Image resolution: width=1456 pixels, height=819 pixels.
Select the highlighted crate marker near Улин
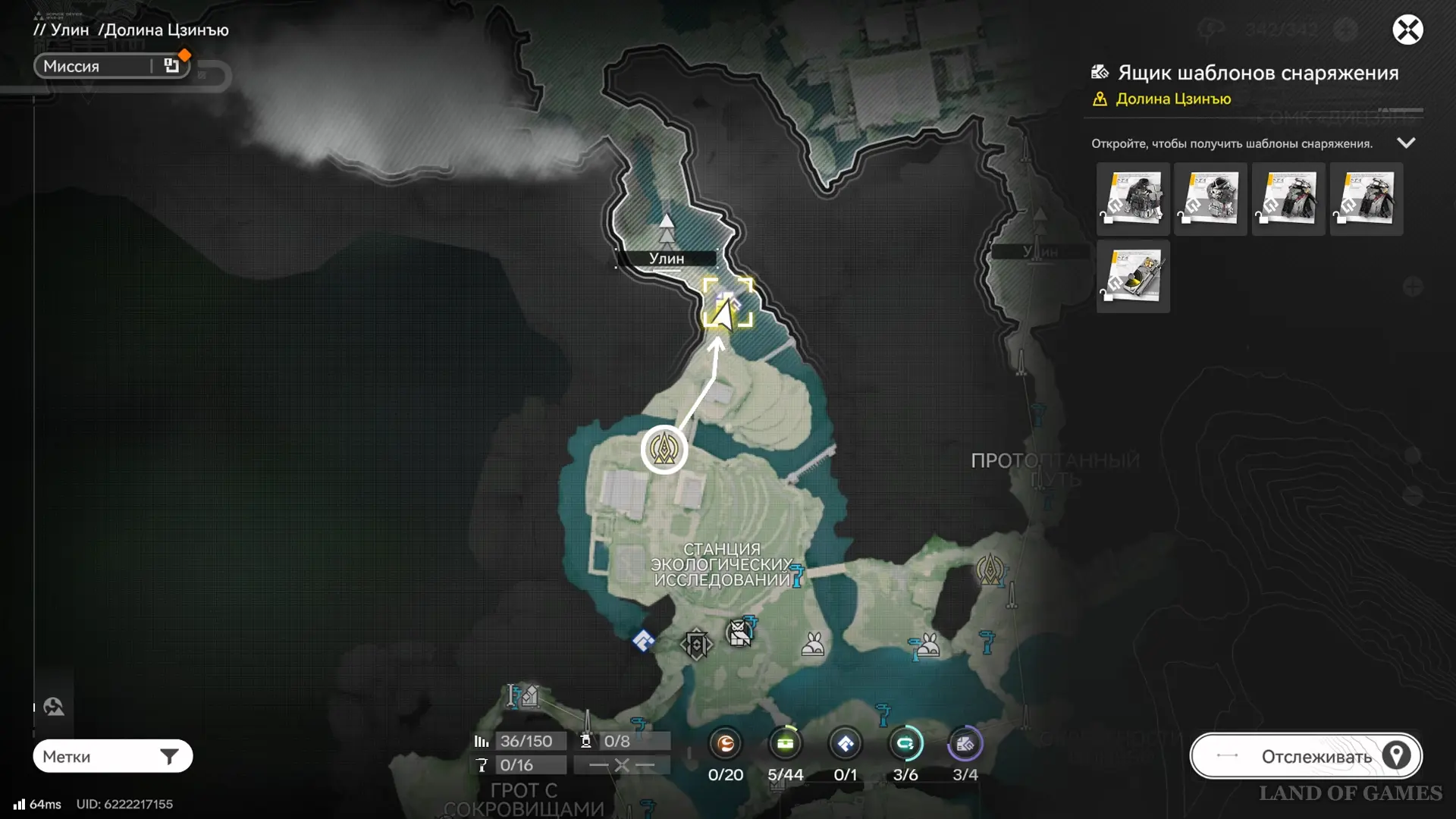[x=727, y=303]
